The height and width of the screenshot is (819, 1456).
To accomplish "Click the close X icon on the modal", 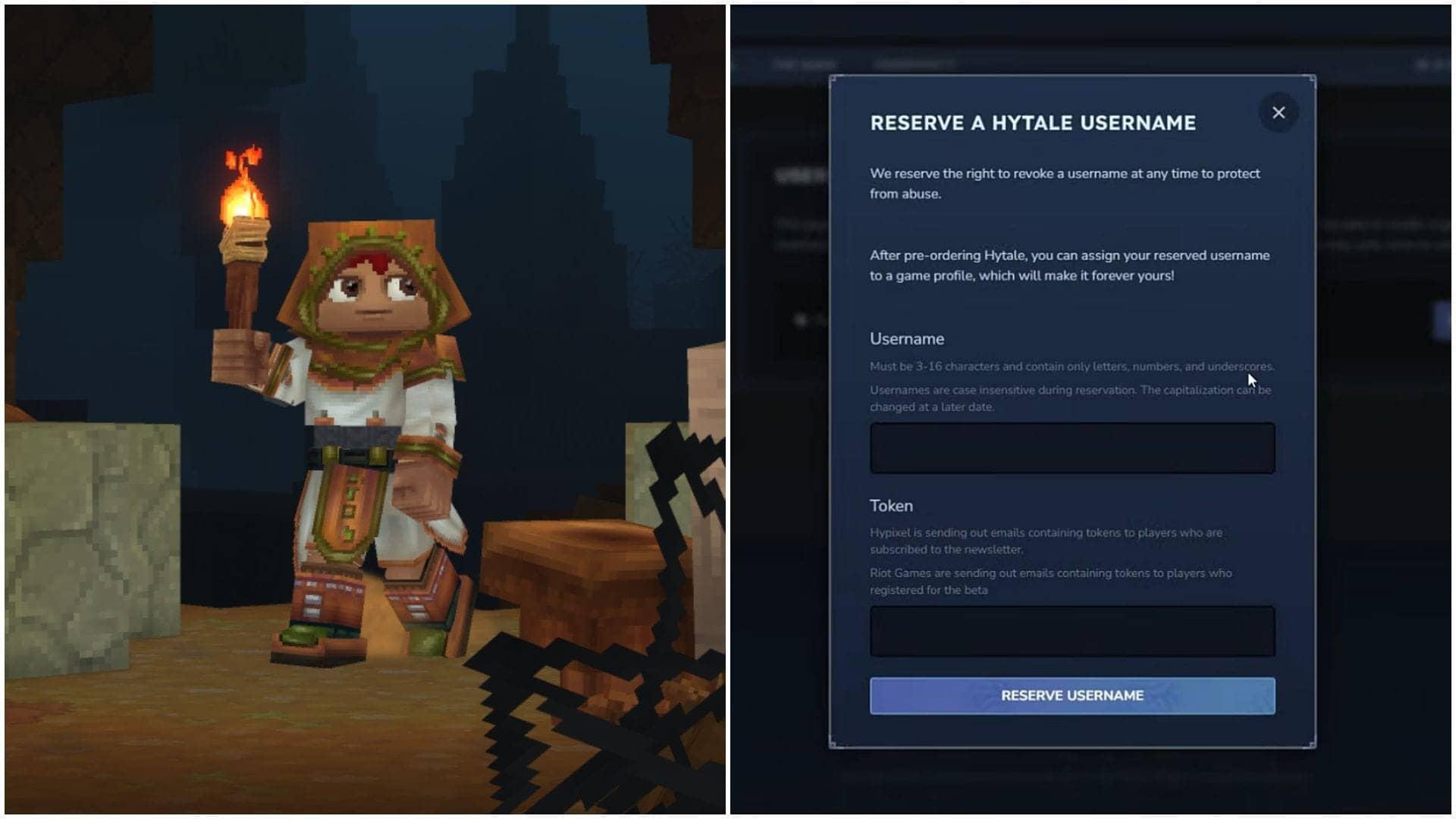I will (1279, 111).
